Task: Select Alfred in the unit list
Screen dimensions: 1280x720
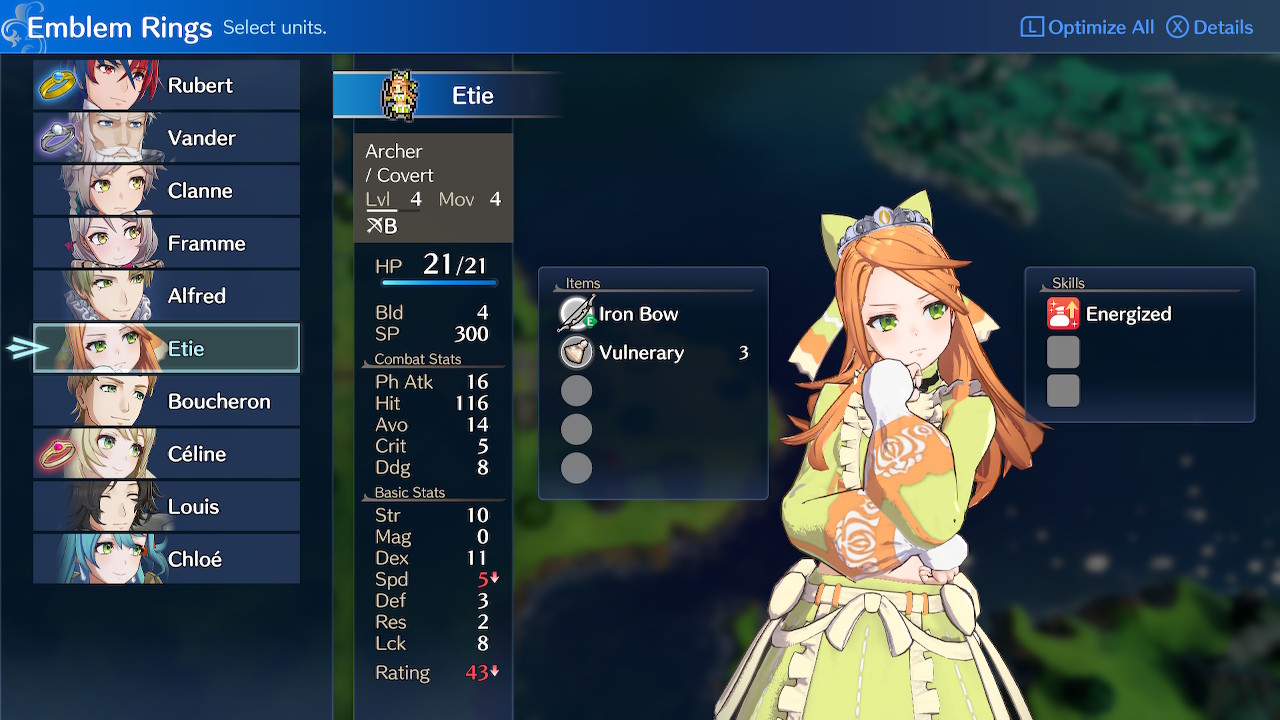Action: coord(166,296)
